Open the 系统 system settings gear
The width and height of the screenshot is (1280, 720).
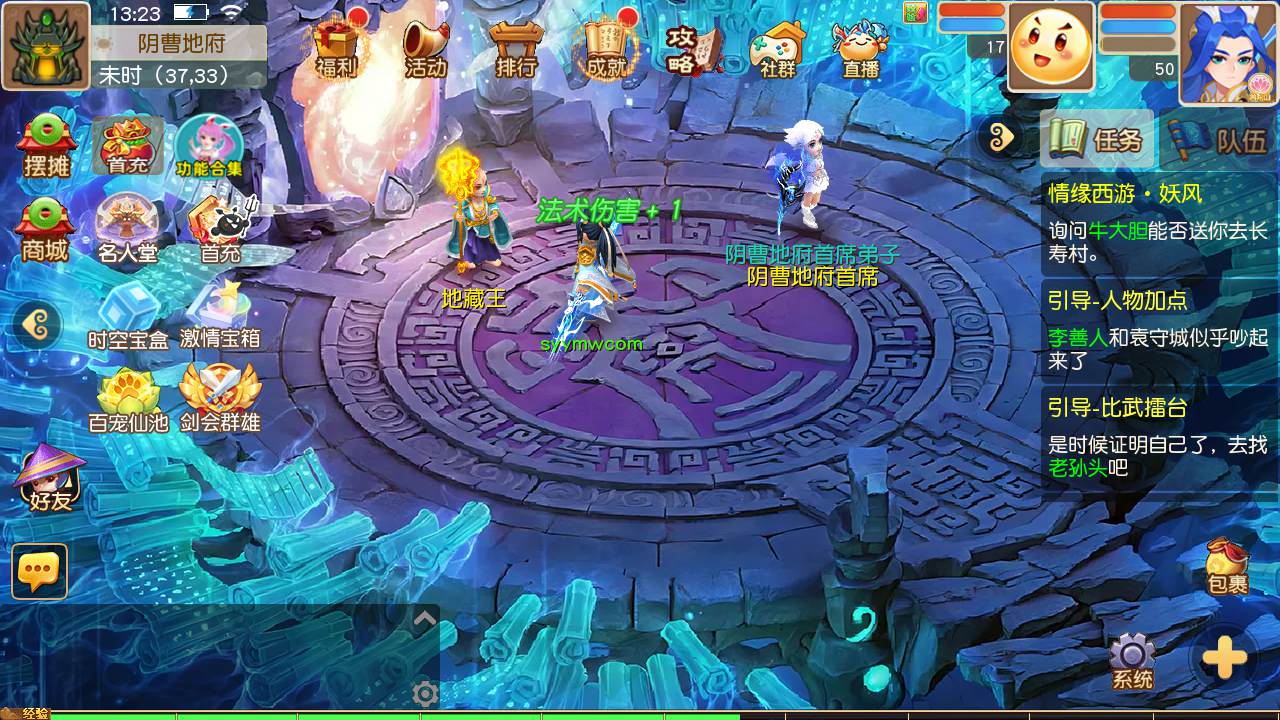(1132, 662)
